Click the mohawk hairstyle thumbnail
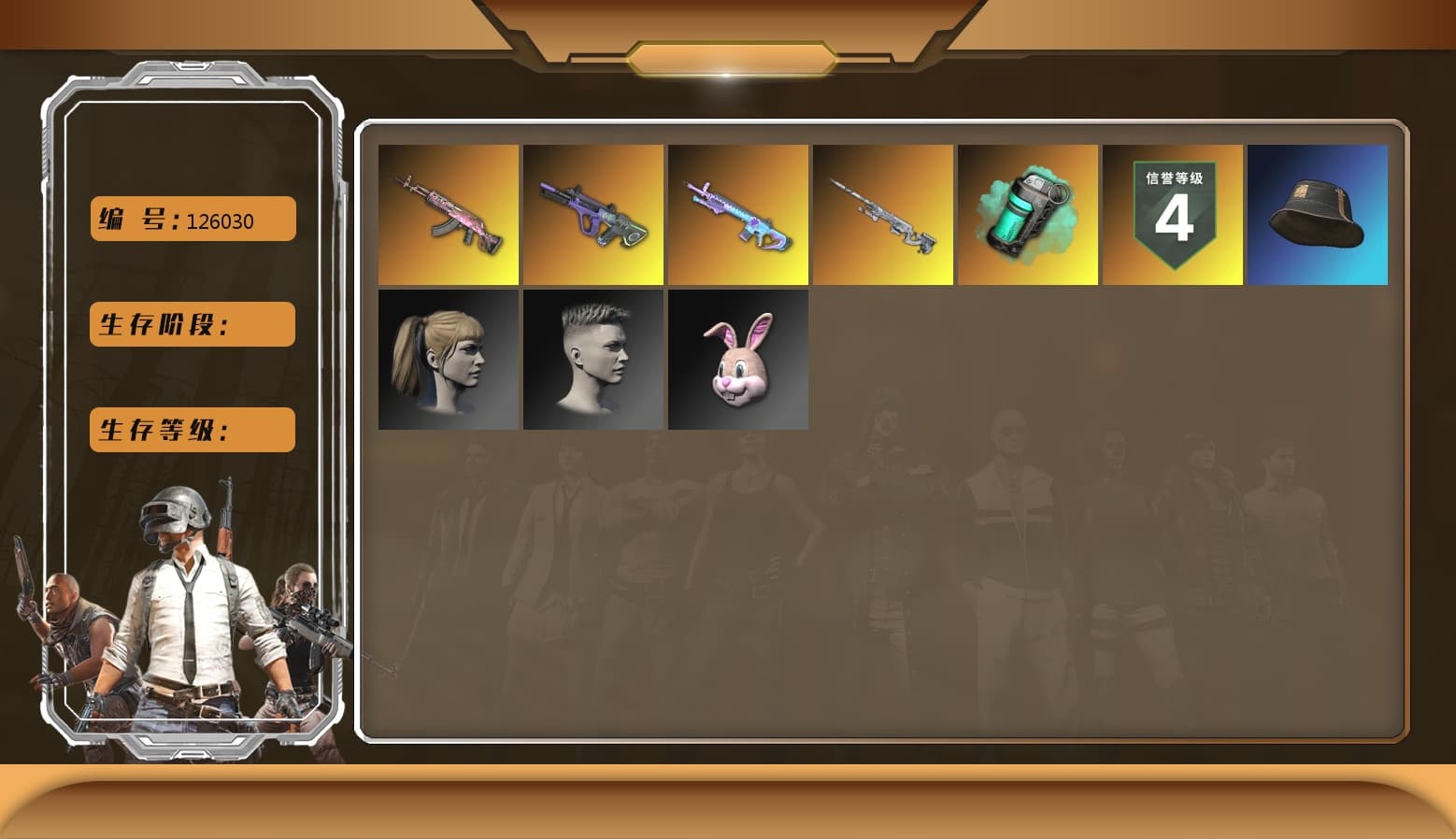 tap(593, 359)
